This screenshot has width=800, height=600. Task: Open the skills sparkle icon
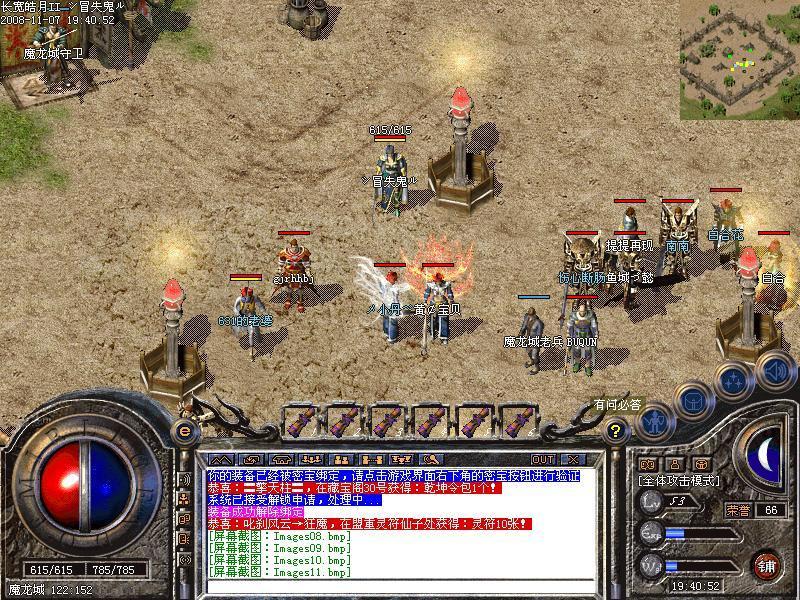tap(734, 381)
